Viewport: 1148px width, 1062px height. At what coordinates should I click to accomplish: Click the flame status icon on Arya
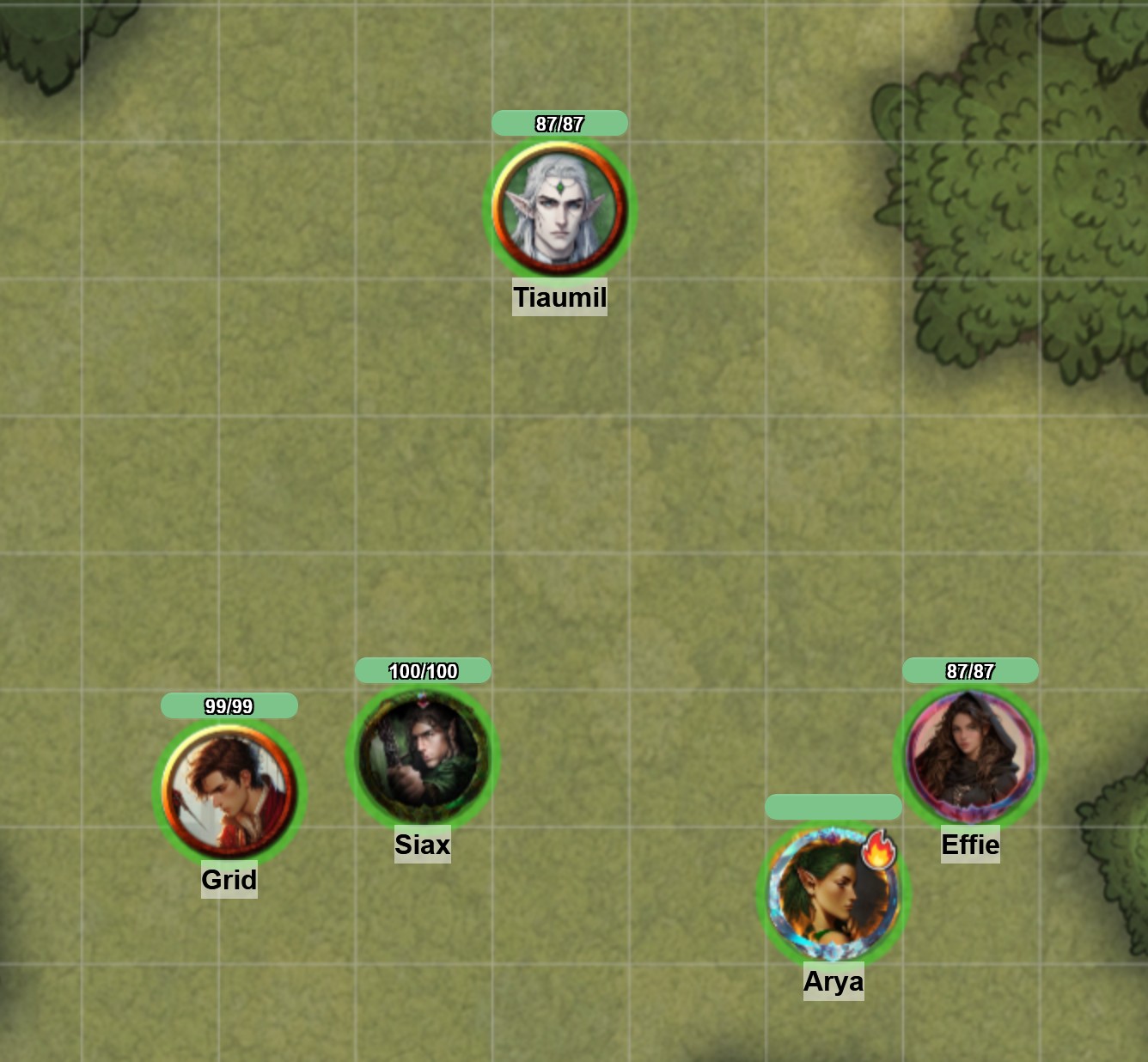pos(878,849)
